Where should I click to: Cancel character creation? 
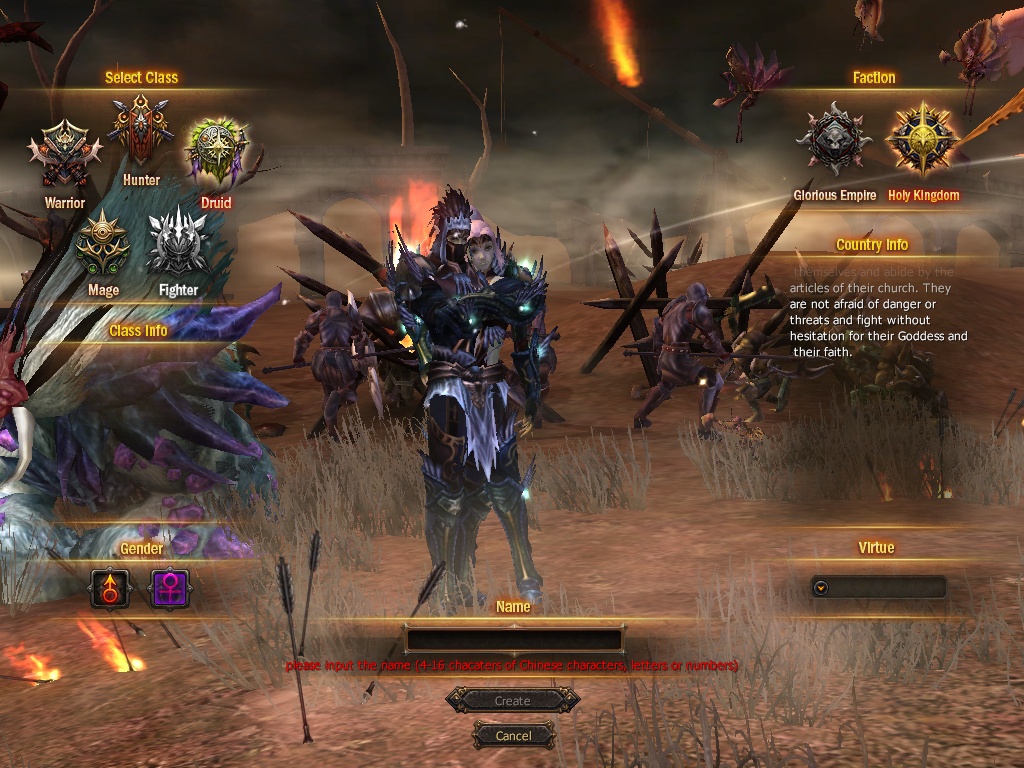513,735
